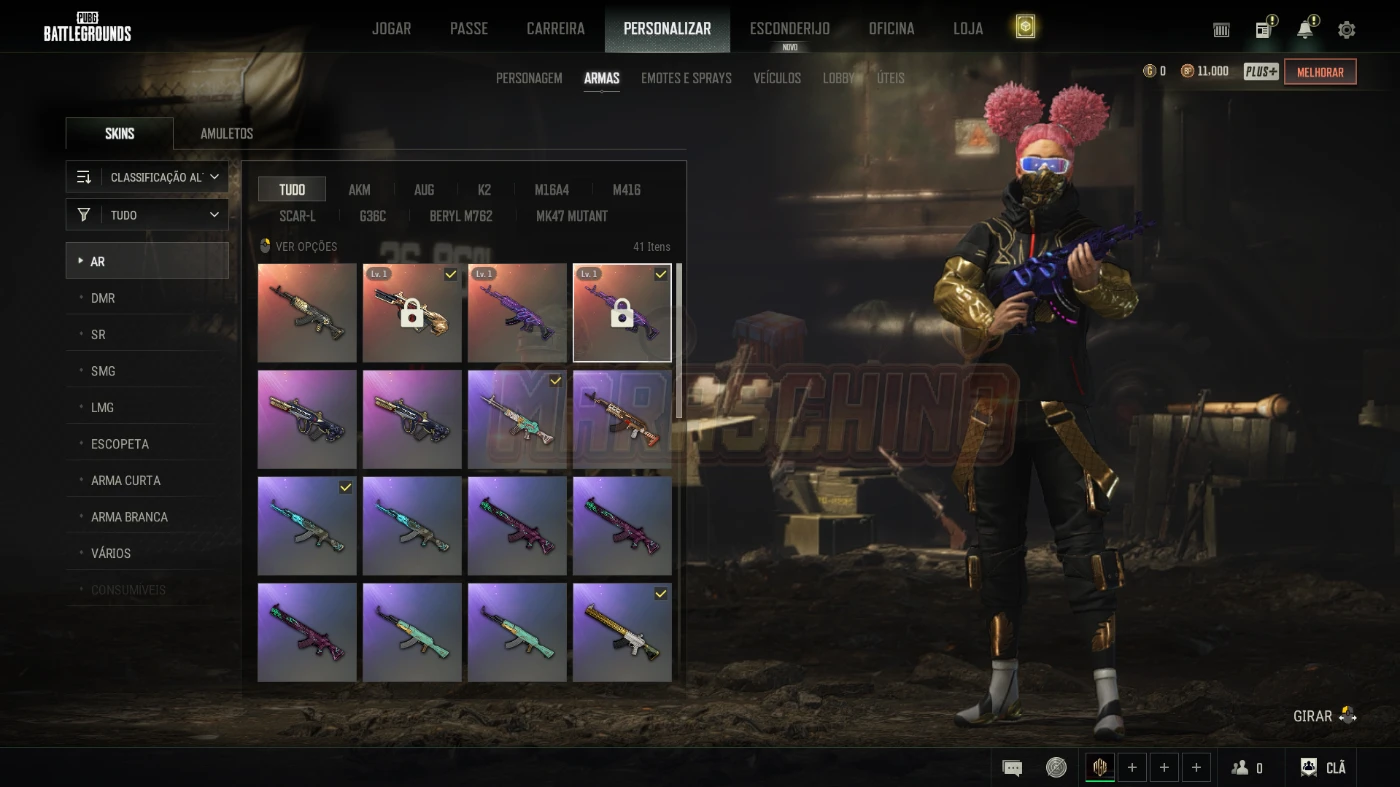The width and height of the screenshot is (1400, 787).
Task: Switch to the Loja store
Action: (967, 28)
